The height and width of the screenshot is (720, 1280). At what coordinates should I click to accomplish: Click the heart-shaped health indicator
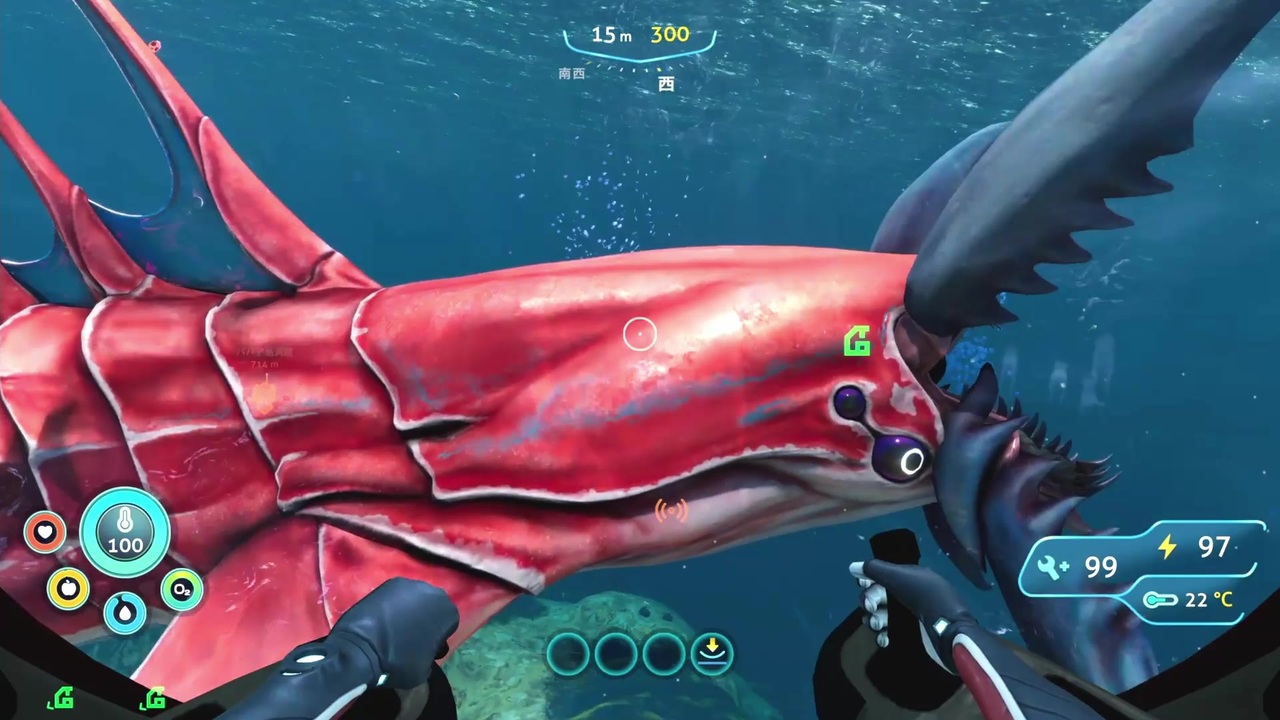click(44, 532)
